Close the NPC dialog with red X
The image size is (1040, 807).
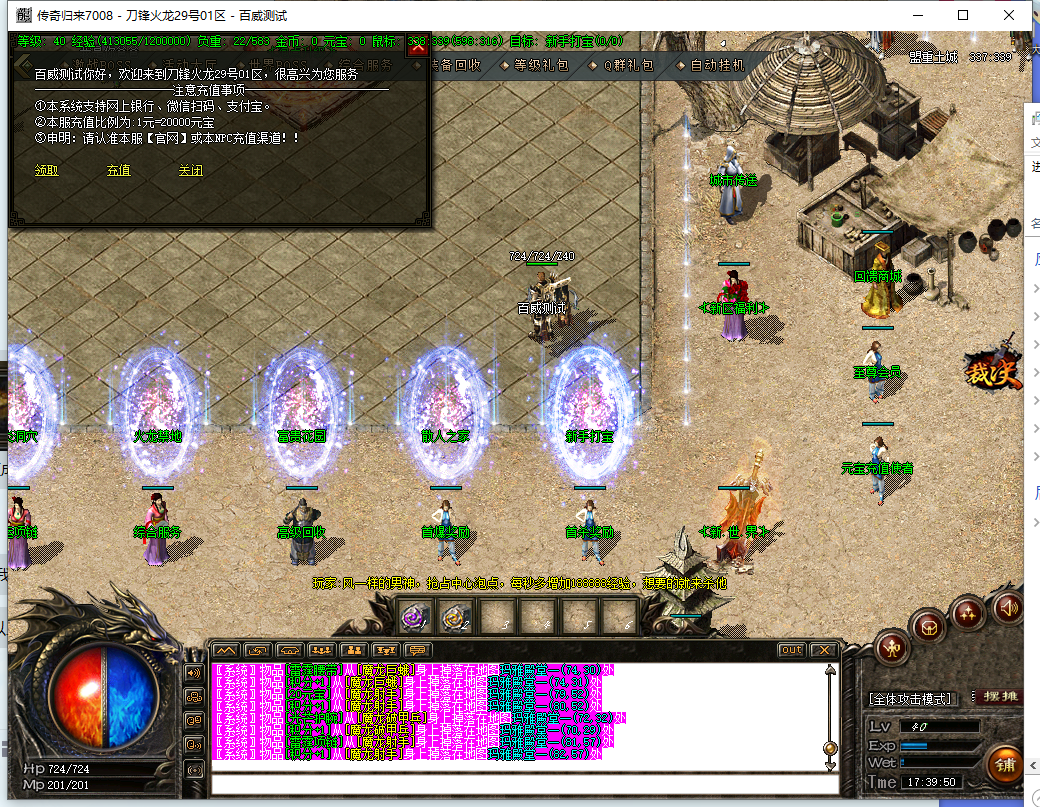pyautogui.click(x=419, y=51)
